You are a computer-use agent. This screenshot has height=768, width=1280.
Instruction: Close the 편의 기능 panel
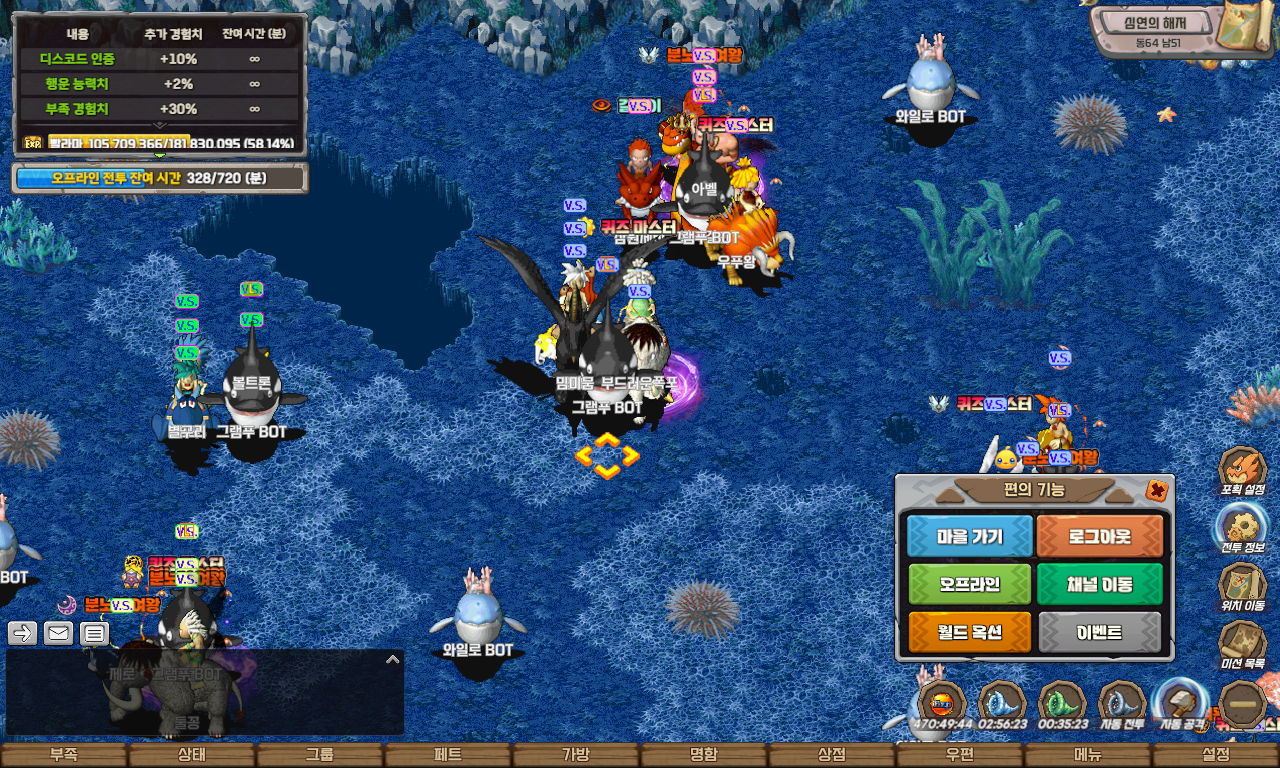point(1157,490)
